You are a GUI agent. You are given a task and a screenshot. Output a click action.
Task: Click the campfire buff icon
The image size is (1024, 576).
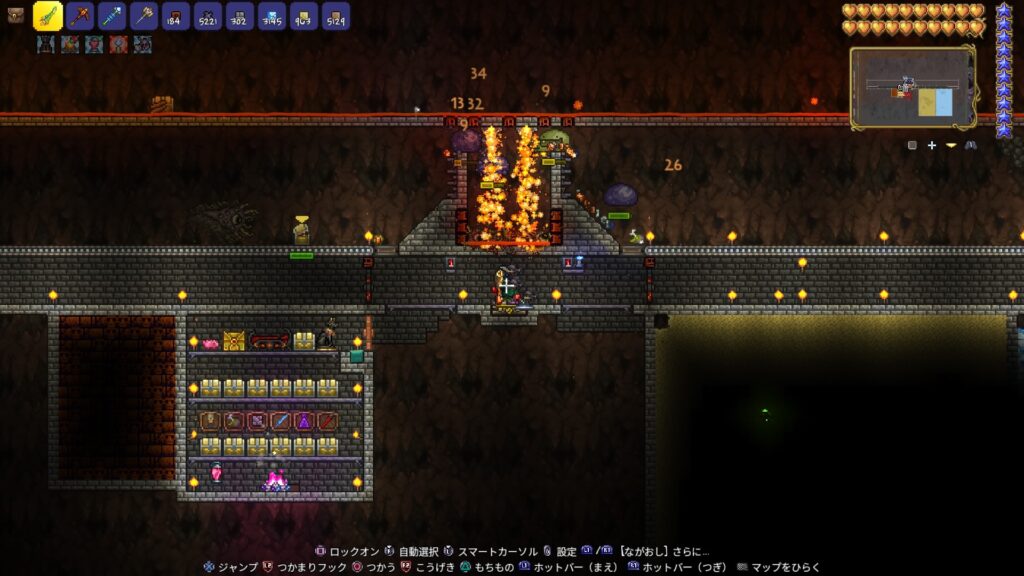[69, 44]
